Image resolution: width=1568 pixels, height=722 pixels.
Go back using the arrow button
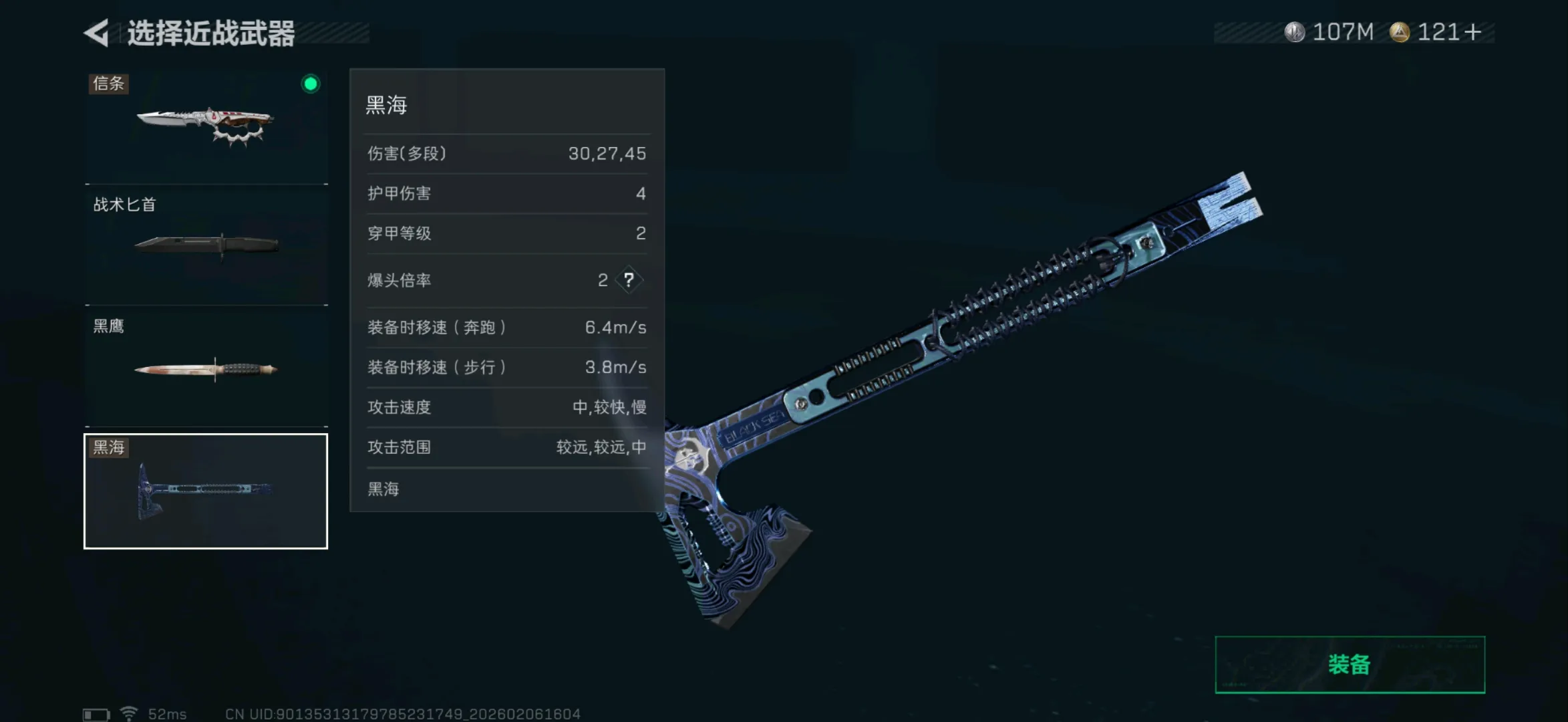[98, 33]
